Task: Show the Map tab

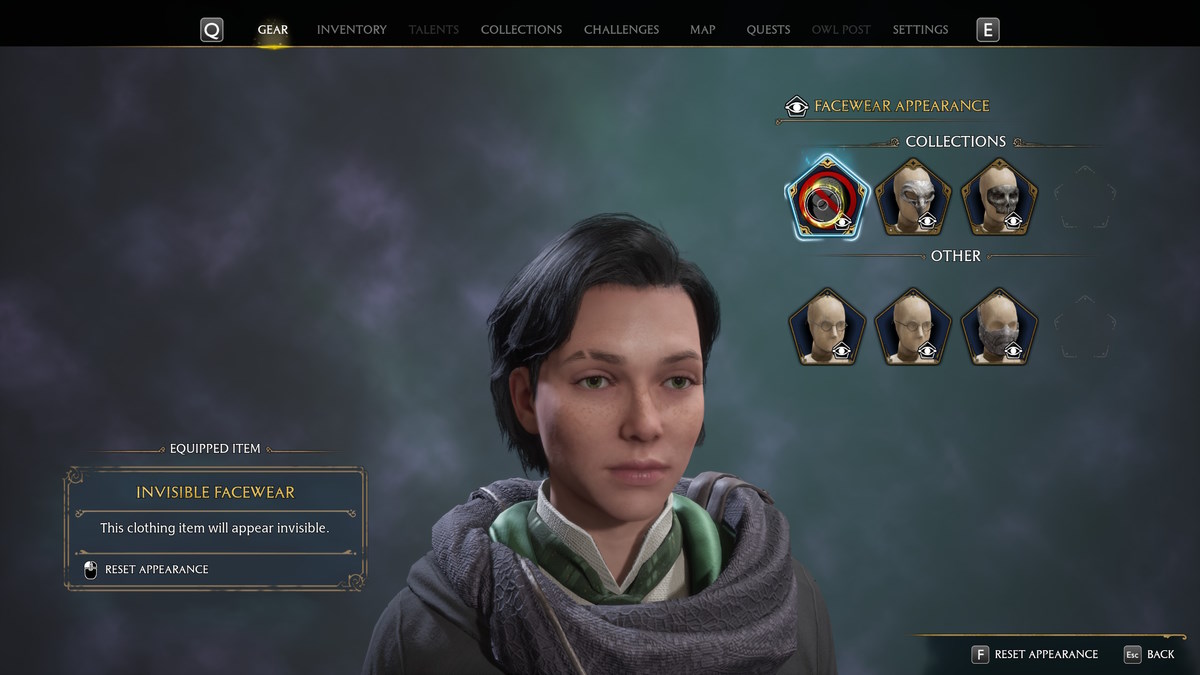Action: 702,30
